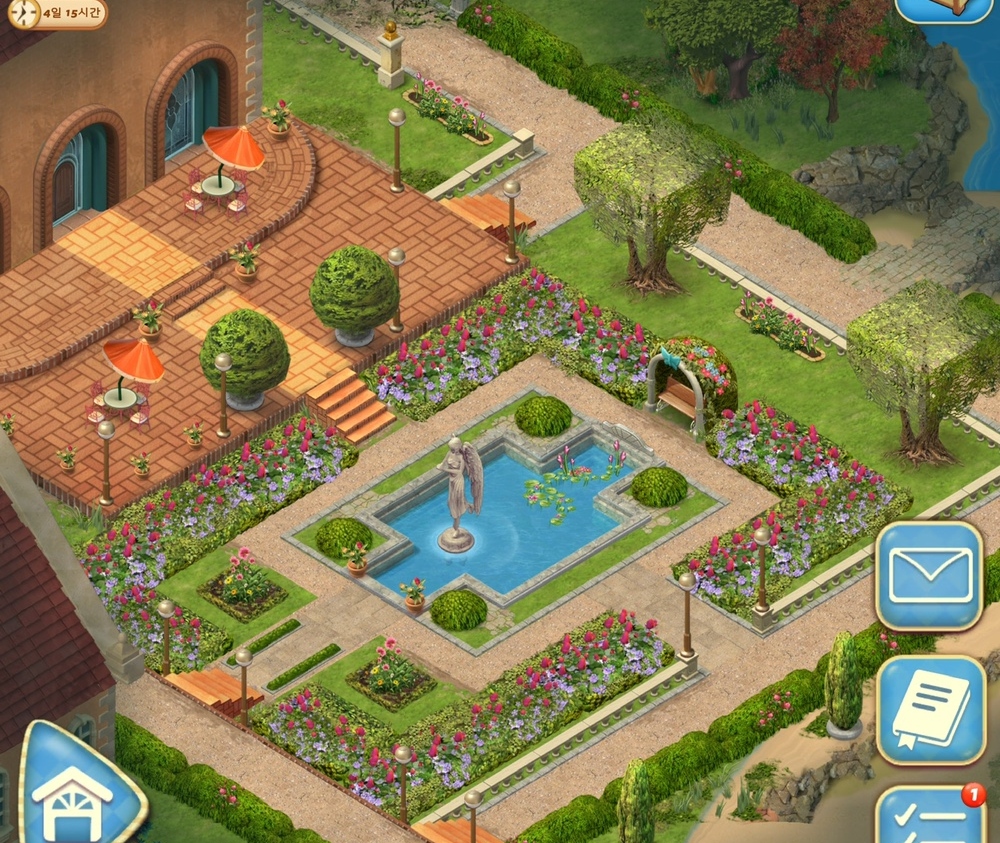Show the checklist tasks with red badge
This screenshot has height=843, width=1000.
pos(931,818)
